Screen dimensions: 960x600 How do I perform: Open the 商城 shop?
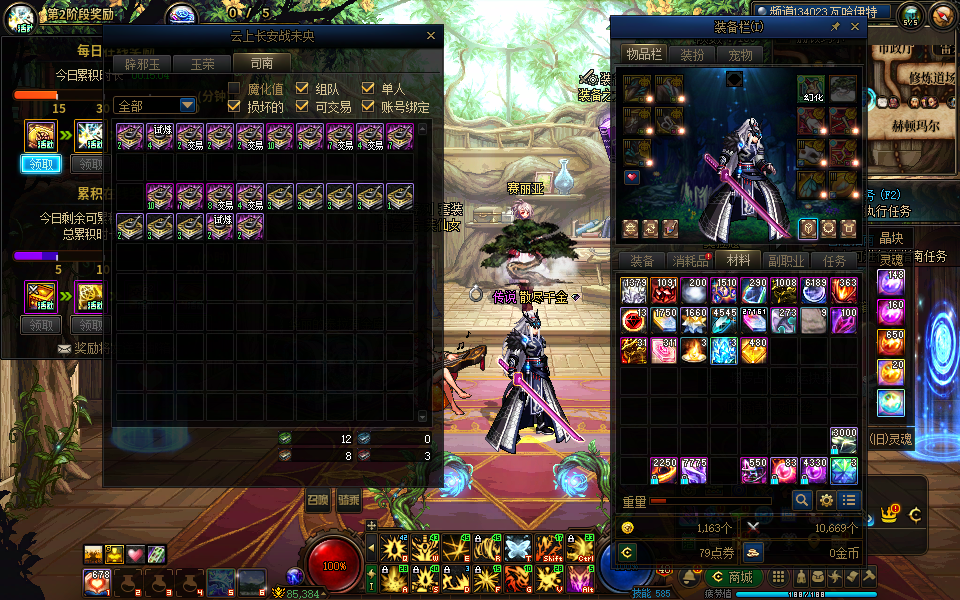(x=732, y=577)
